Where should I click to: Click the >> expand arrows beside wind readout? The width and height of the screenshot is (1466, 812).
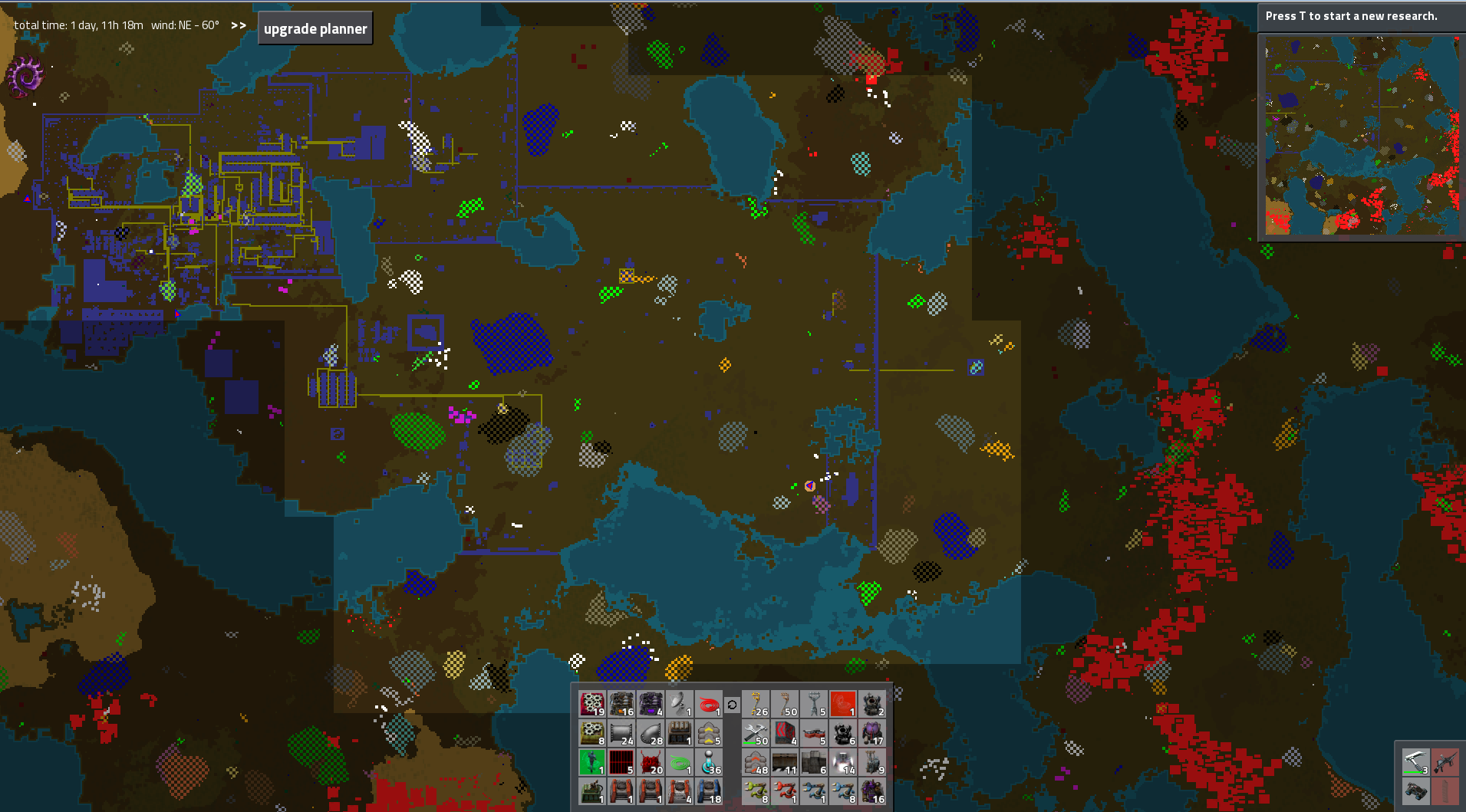[x=239, y=25]
